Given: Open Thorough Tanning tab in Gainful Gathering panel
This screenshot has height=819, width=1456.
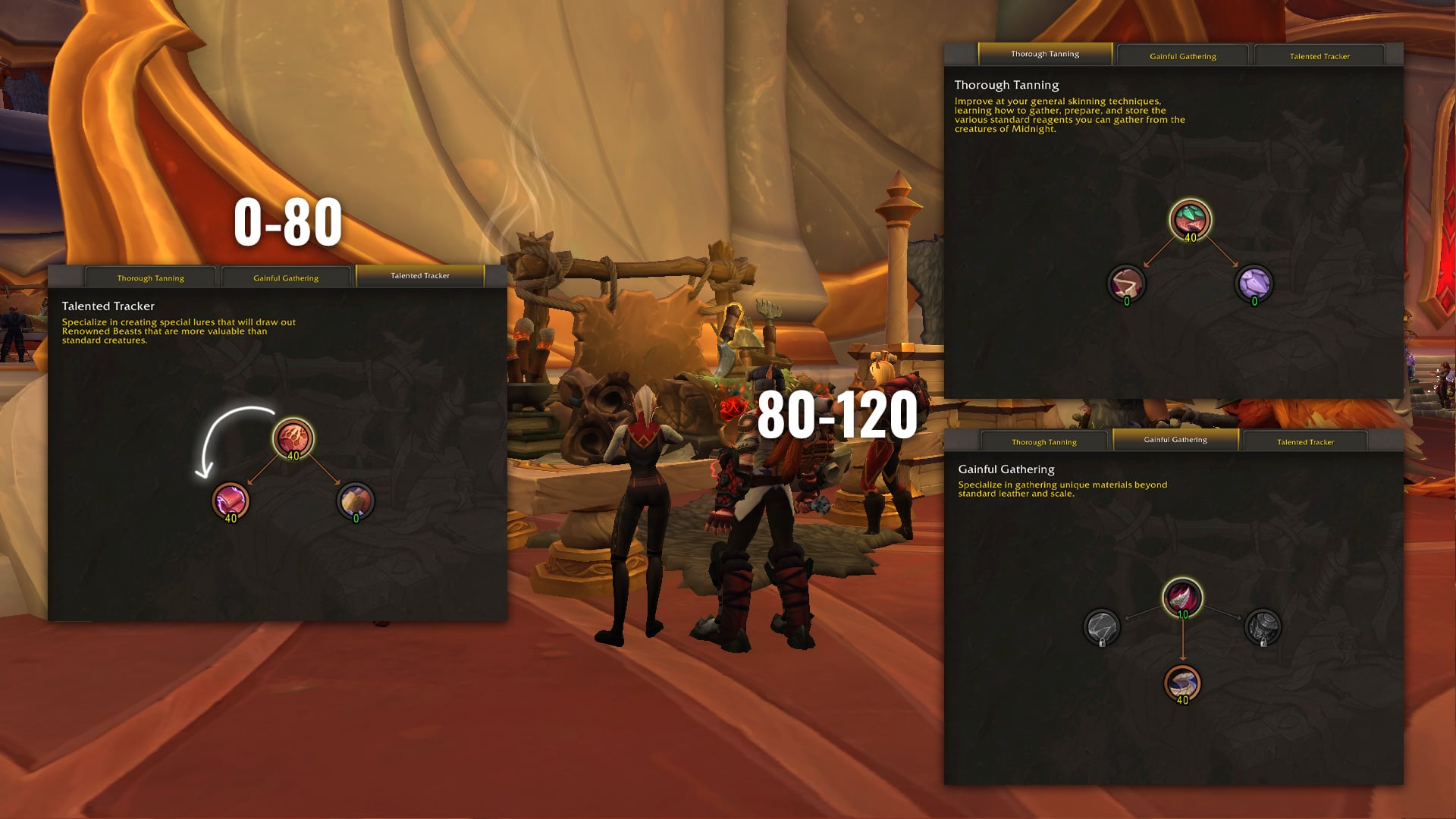Looking at the screenshot, I should [x=1043, y=441].
